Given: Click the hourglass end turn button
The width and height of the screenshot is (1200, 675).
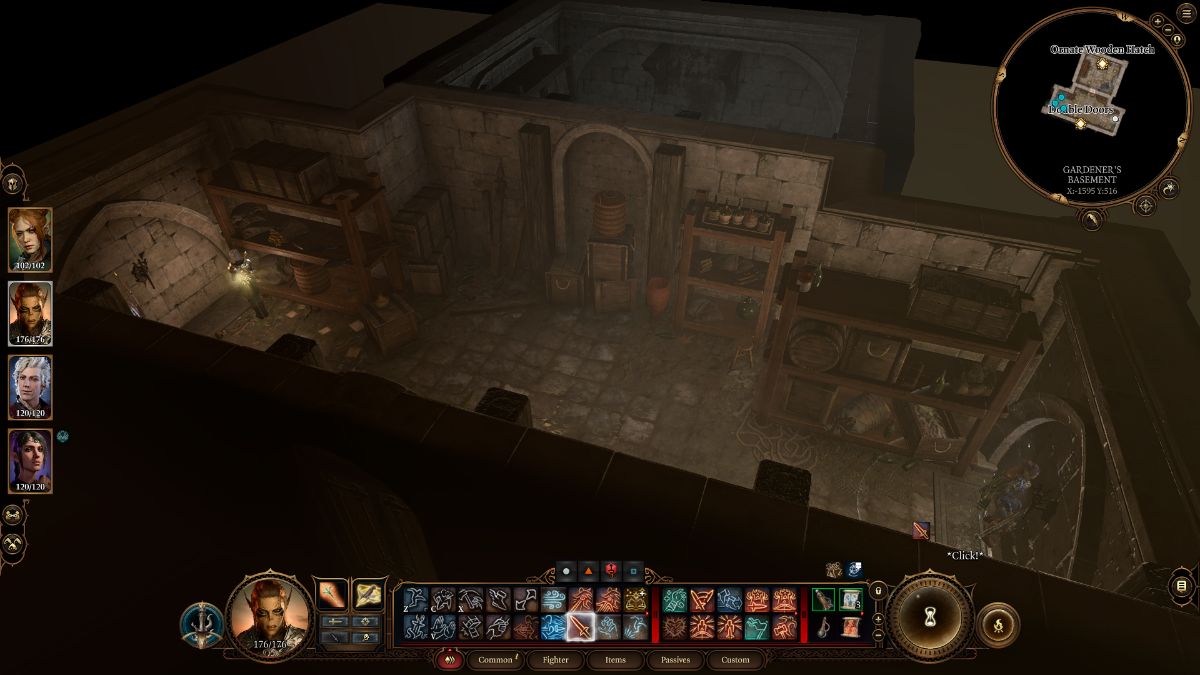Looking at the screenshot, I should coord(930,613).
